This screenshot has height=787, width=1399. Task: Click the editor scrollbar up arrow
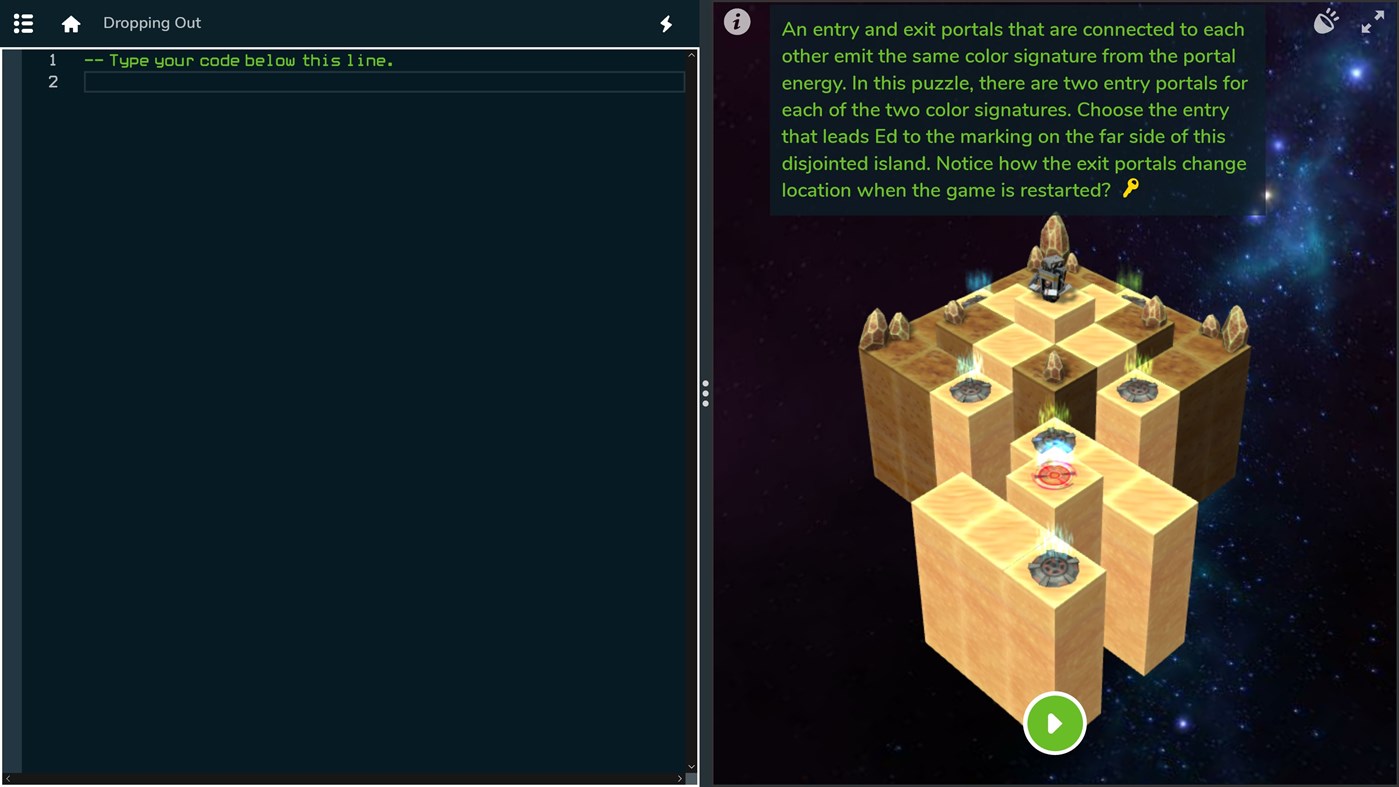(x=691, y=55)
